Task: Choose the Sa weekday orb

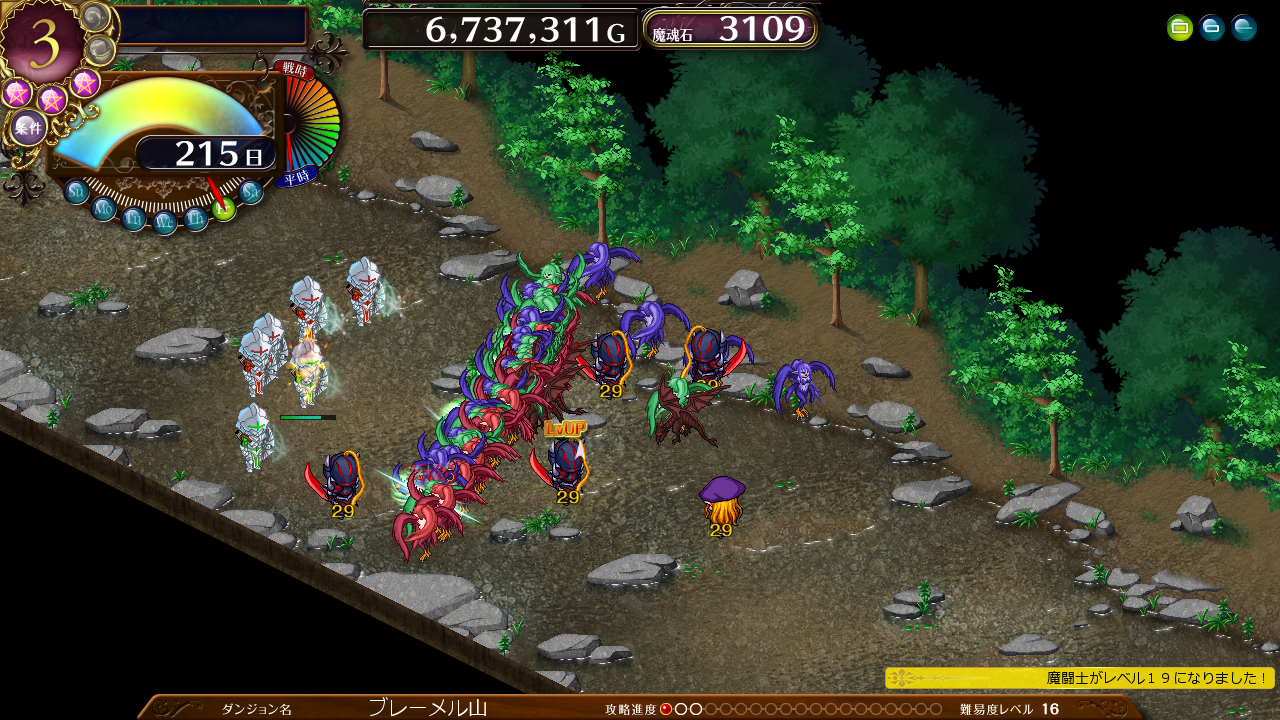Action: click(251, 191)
